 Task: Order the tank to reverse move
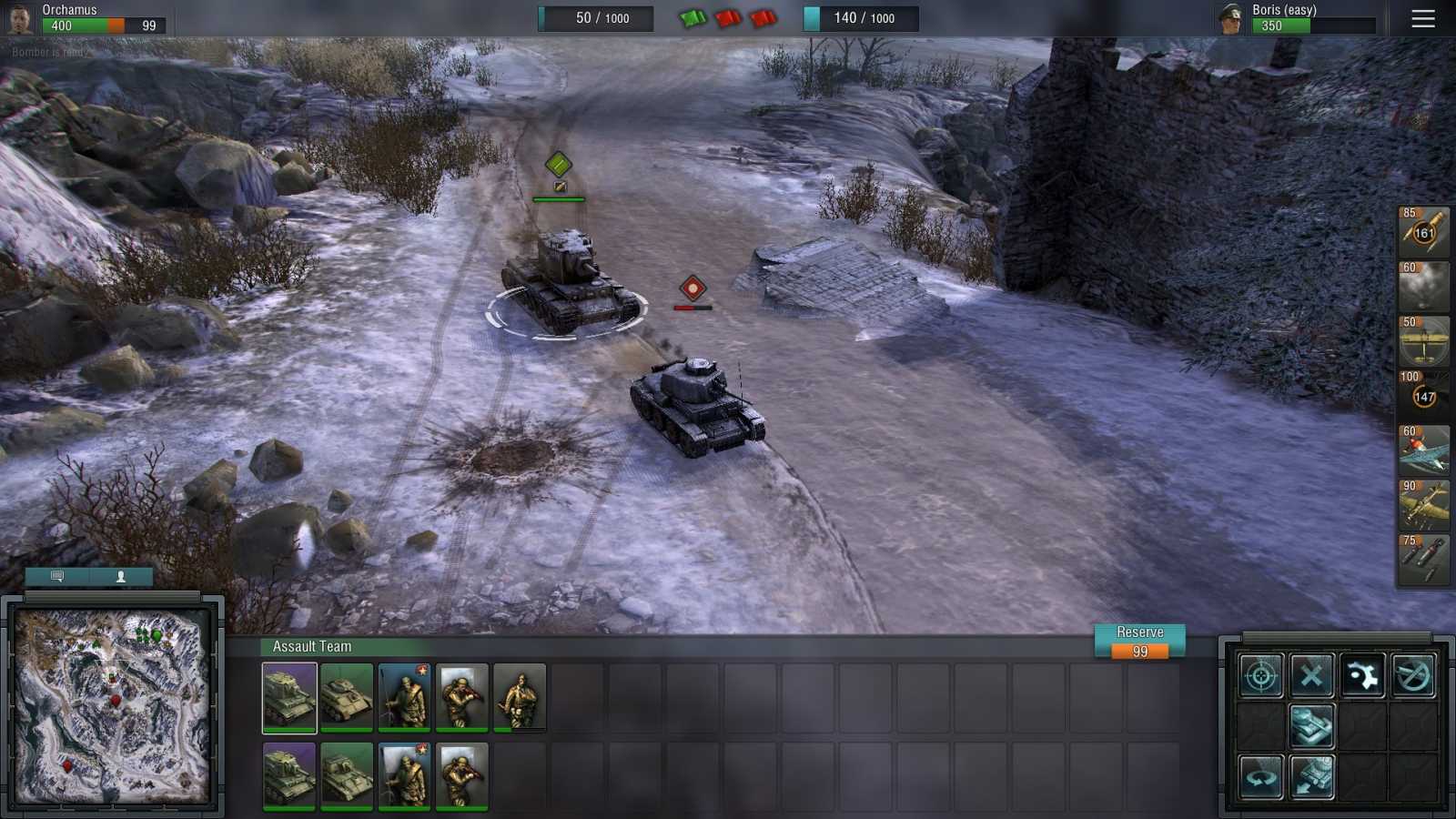1311,778
